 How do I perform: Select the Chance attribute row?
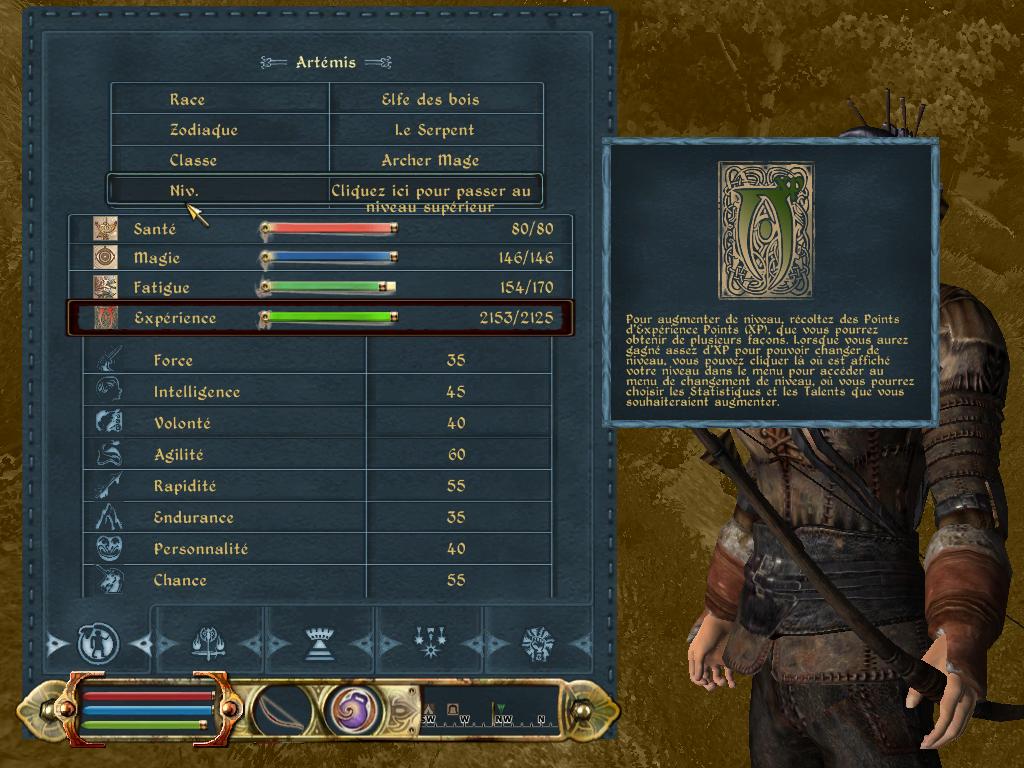pos(318,580)
